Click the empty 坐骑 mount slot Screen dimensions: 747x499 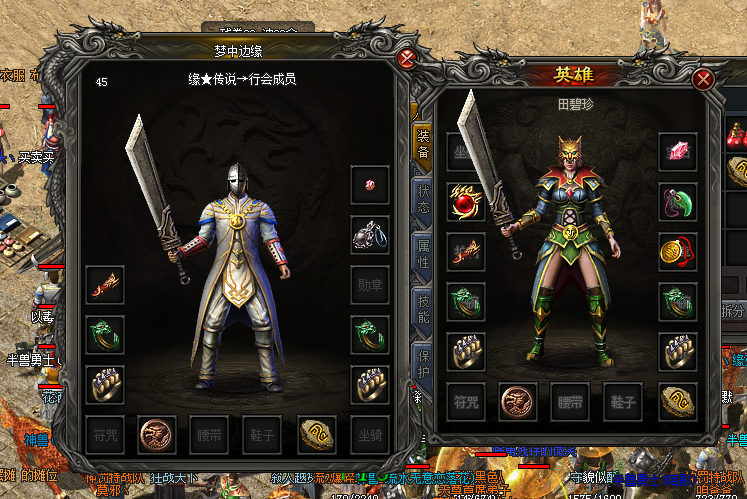369,433
